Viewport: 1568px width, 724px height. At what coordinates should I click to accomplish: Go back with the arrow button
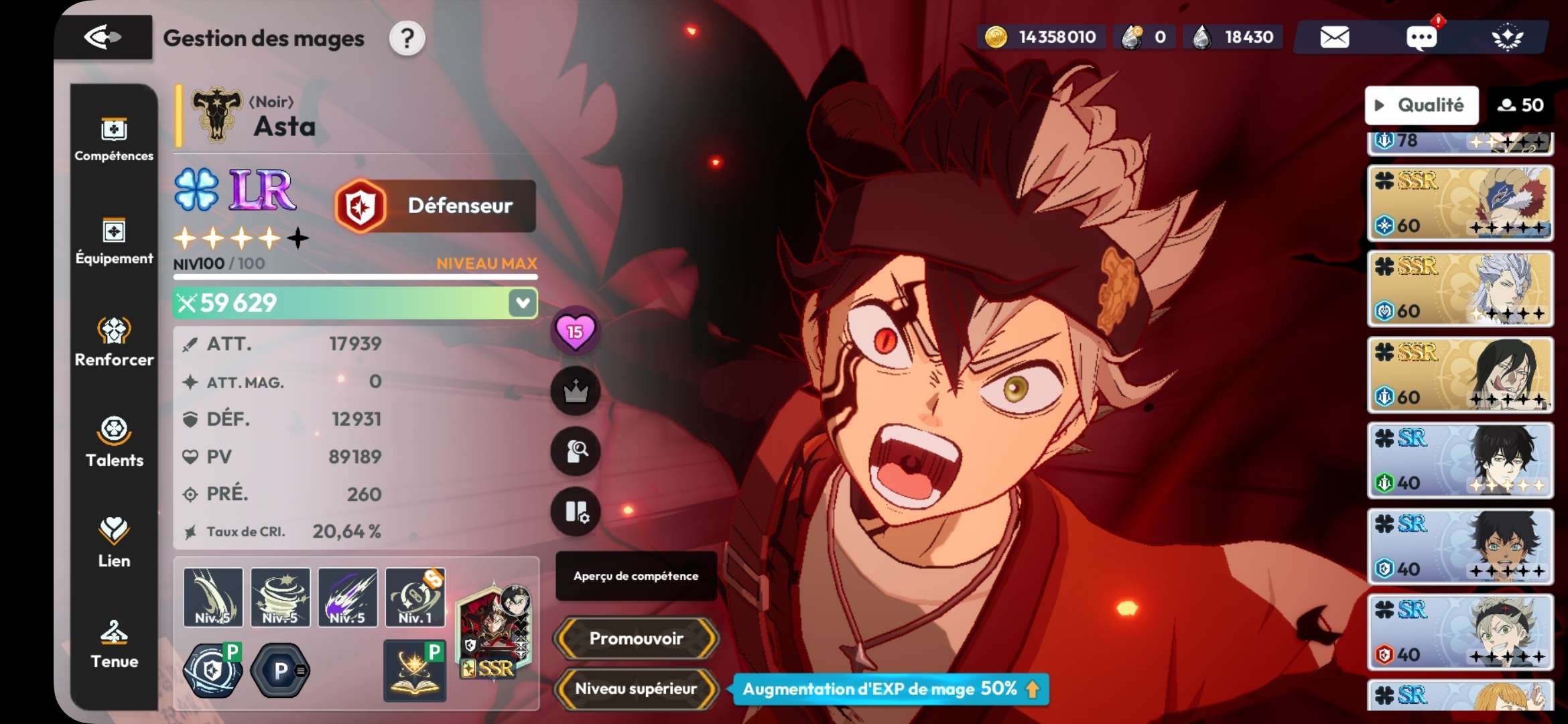pyautogui.click(x=103, y=38)
